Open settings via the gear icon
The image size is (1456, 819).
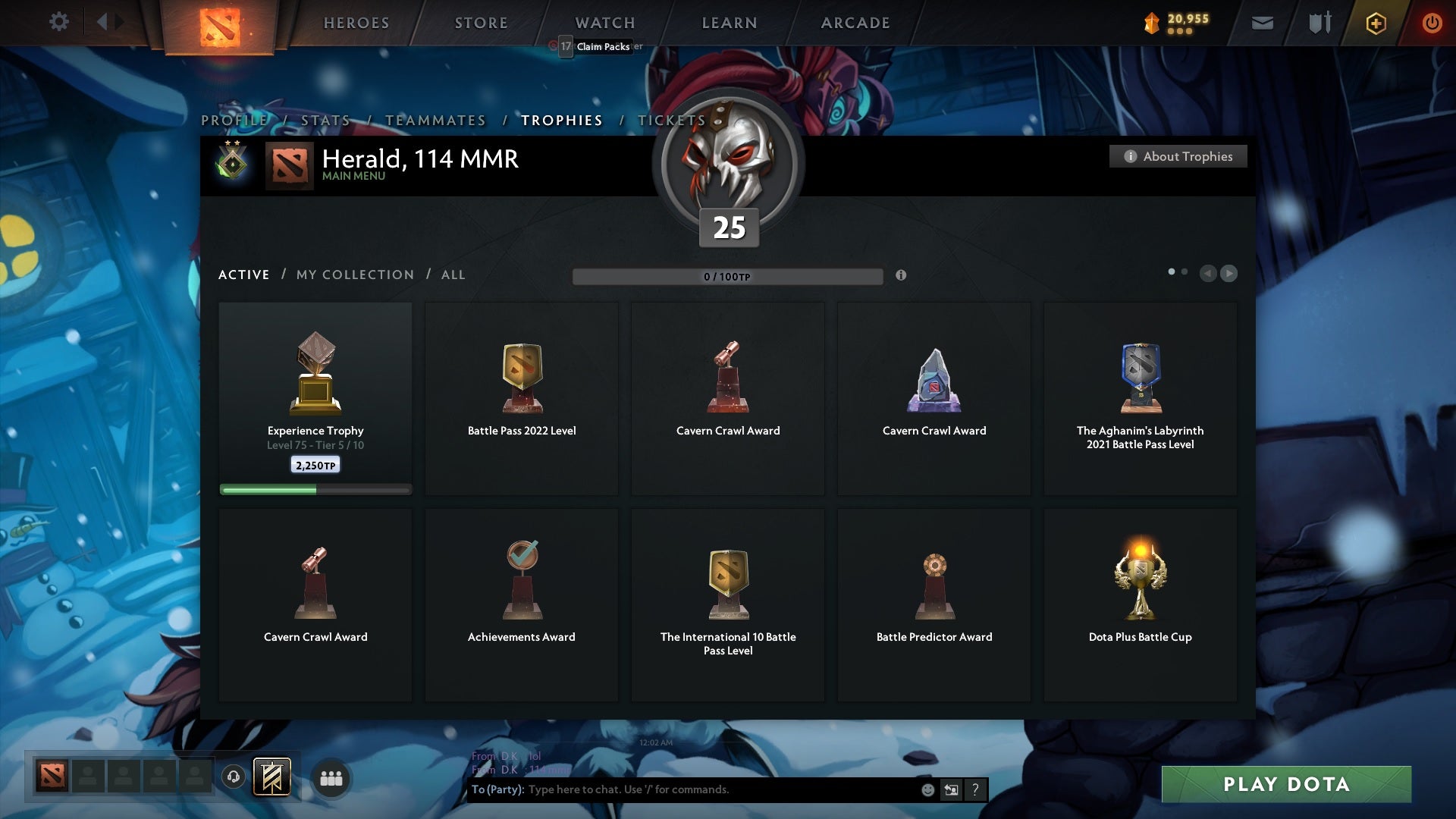point(59,22)
